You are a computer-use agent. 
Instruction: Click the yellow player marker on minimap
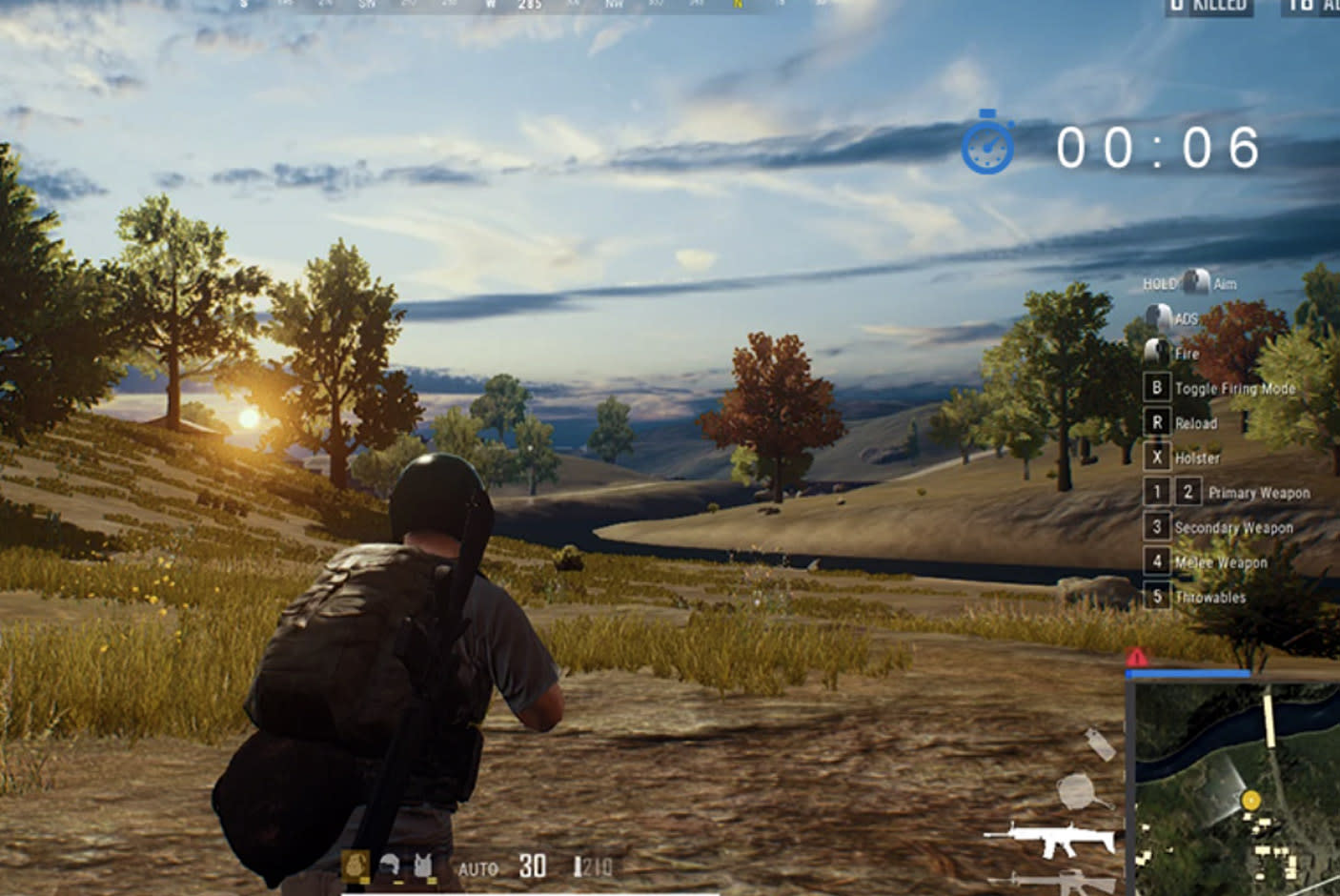pyautogui.click(x=1250, y=801)
